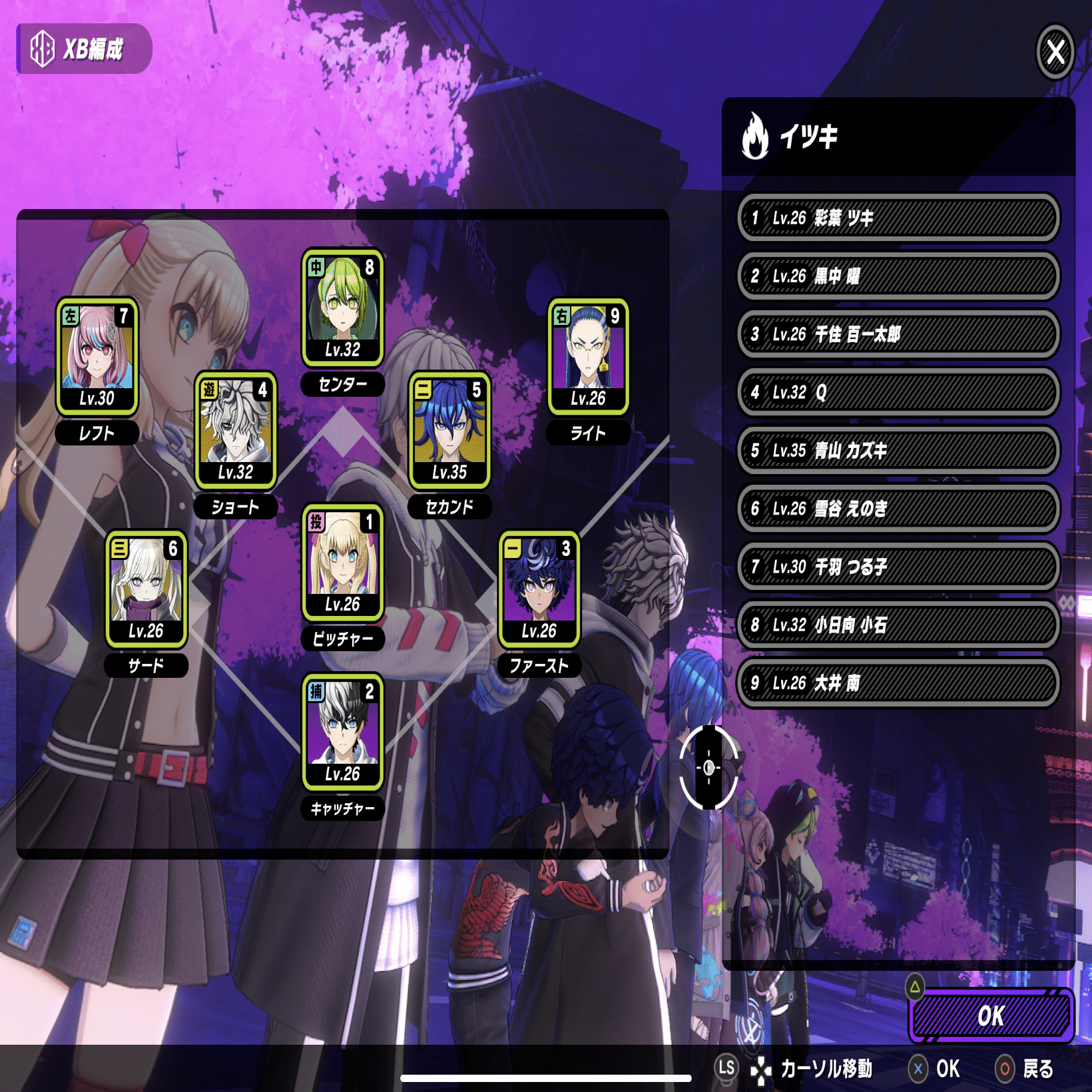Select the right fielder card
This screenshot has height=1092, width=1092.
[588, 356]
